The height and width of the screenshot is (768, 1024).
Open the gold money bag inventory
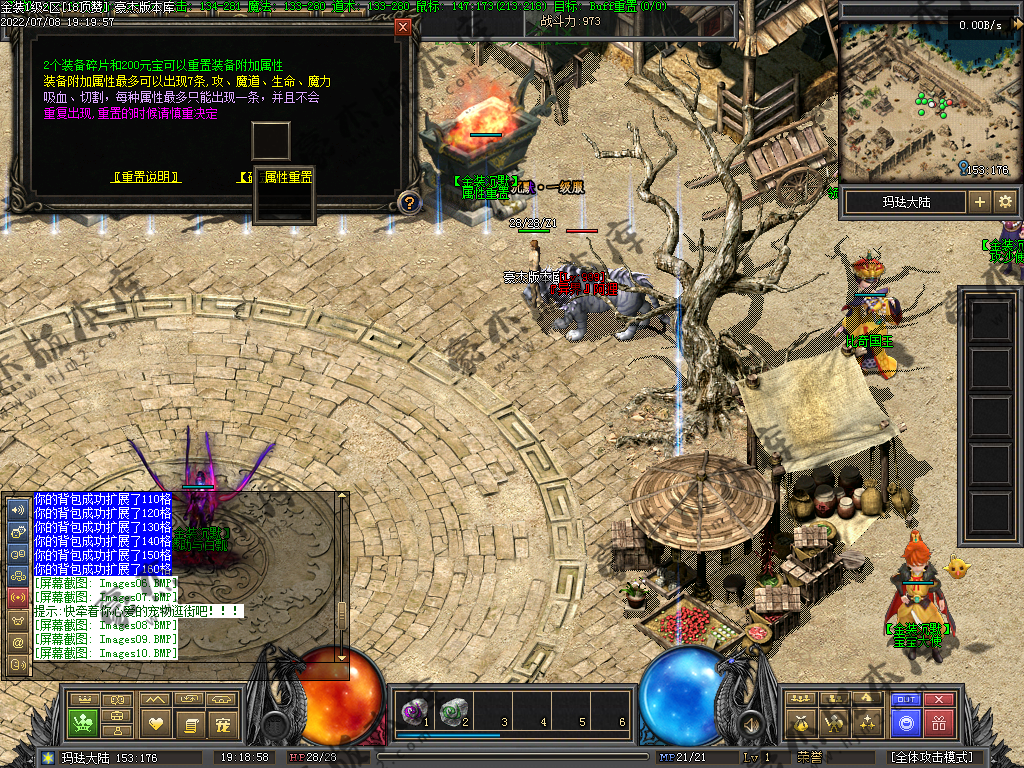click(x=801, y=722)
